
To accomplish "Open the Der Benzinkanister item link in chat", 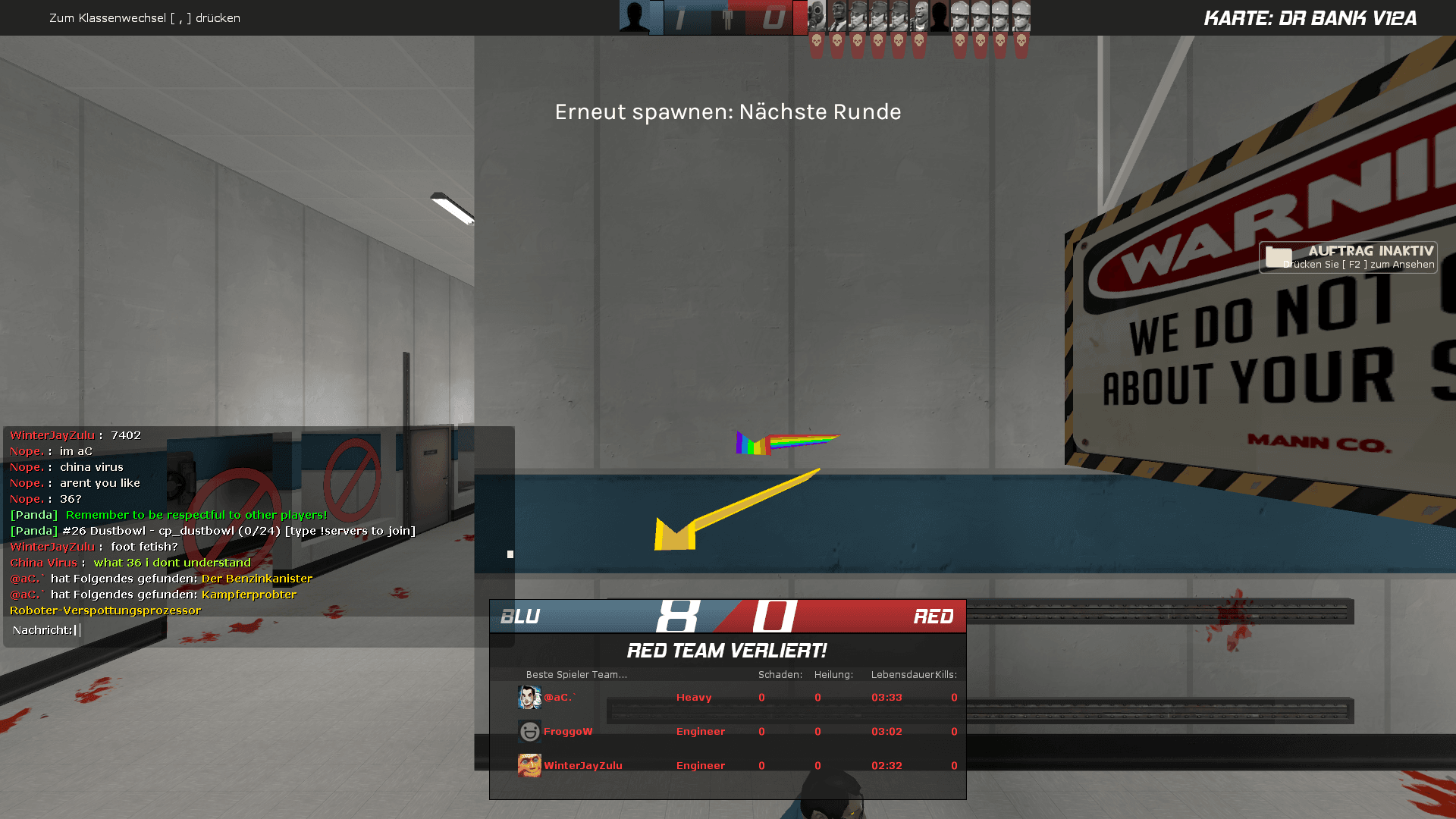I will click(257, 579).
